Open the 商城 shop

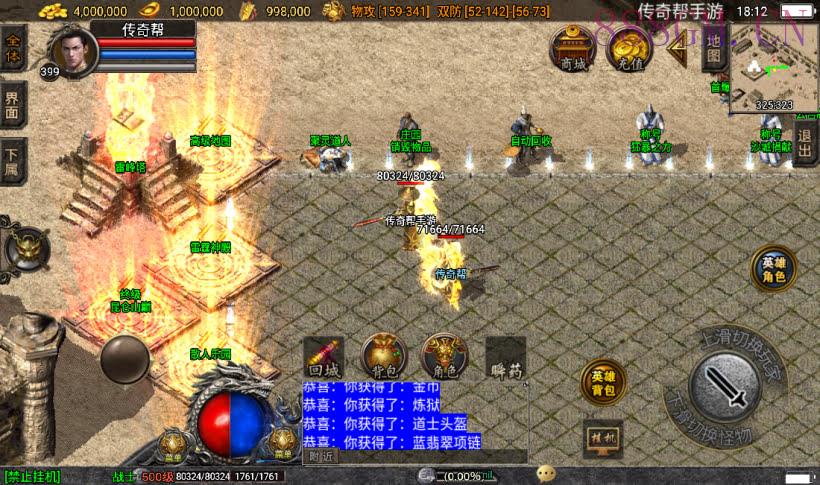tap(573, 49)
